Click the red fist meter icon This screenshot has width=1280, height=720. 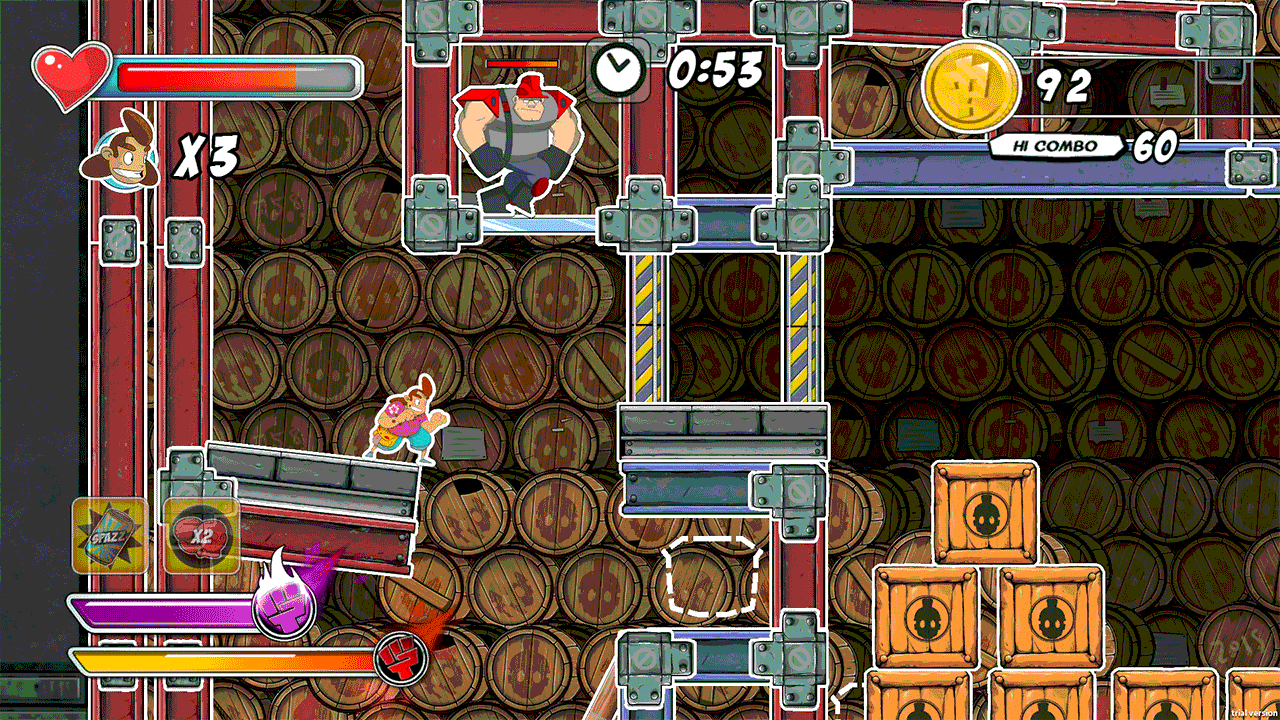(x=401, y=659)
